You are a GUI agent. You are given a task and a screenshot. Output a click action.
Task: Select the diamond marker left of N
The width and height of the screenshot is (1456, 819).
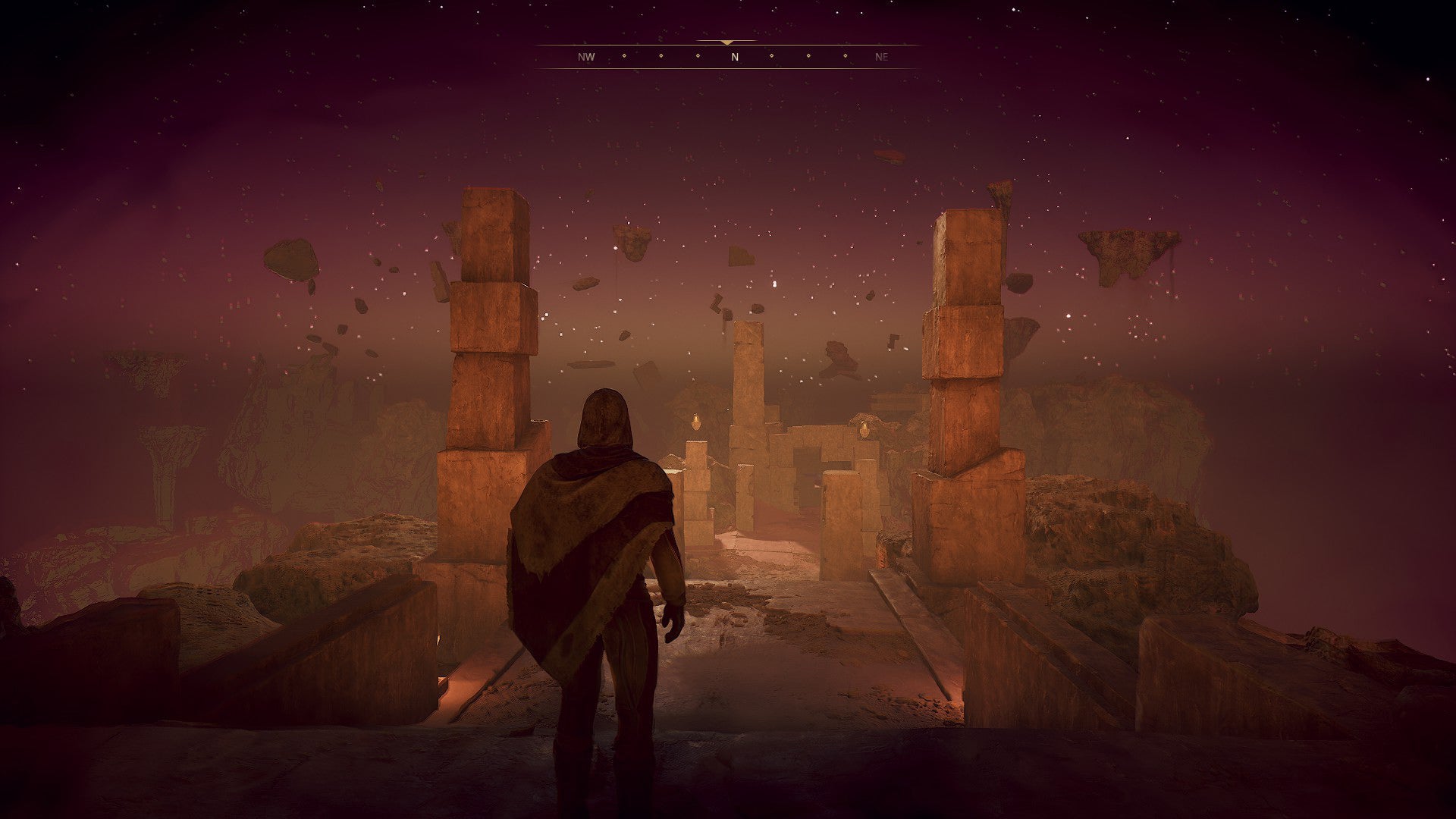[x=698, y=56]
